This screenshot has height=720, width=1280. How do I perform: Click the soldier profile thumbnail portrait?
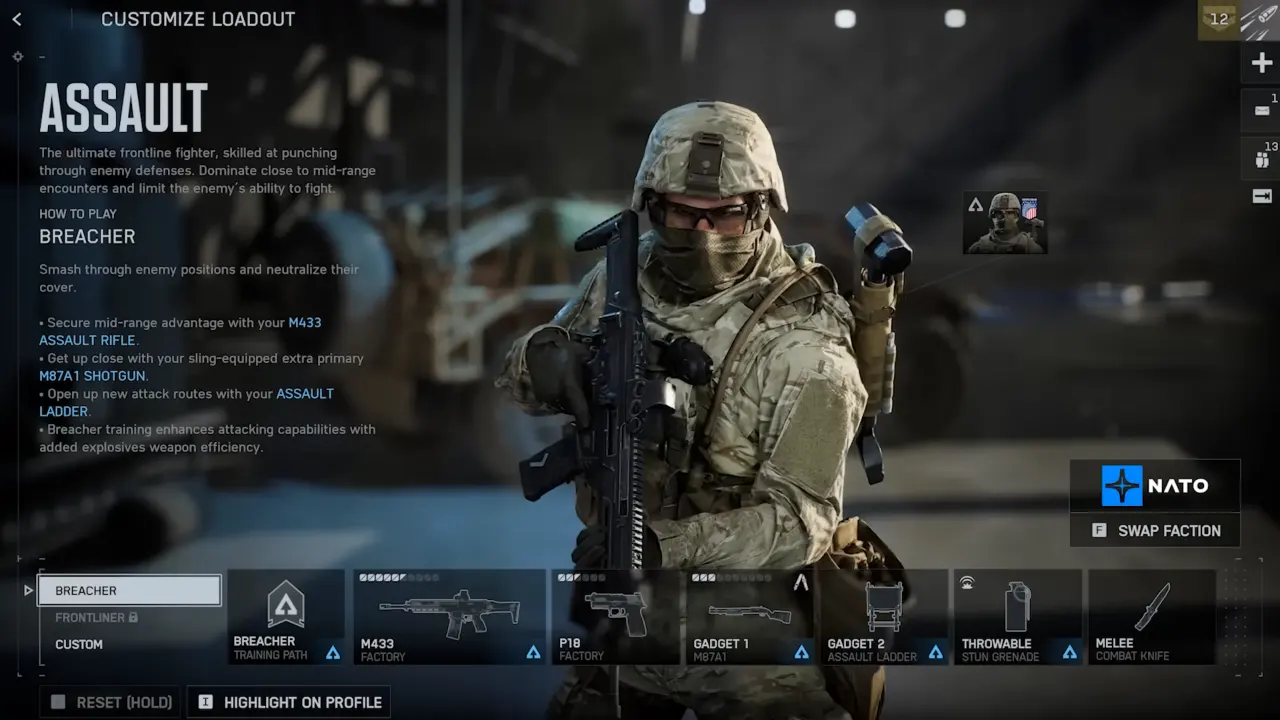pos(1004,222)
